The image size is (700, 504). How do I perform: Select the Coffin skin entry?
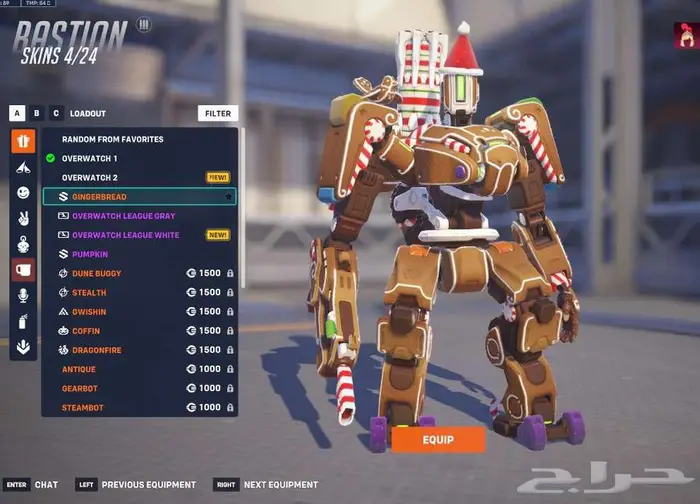pyautogui.click(x=87, y=331)
